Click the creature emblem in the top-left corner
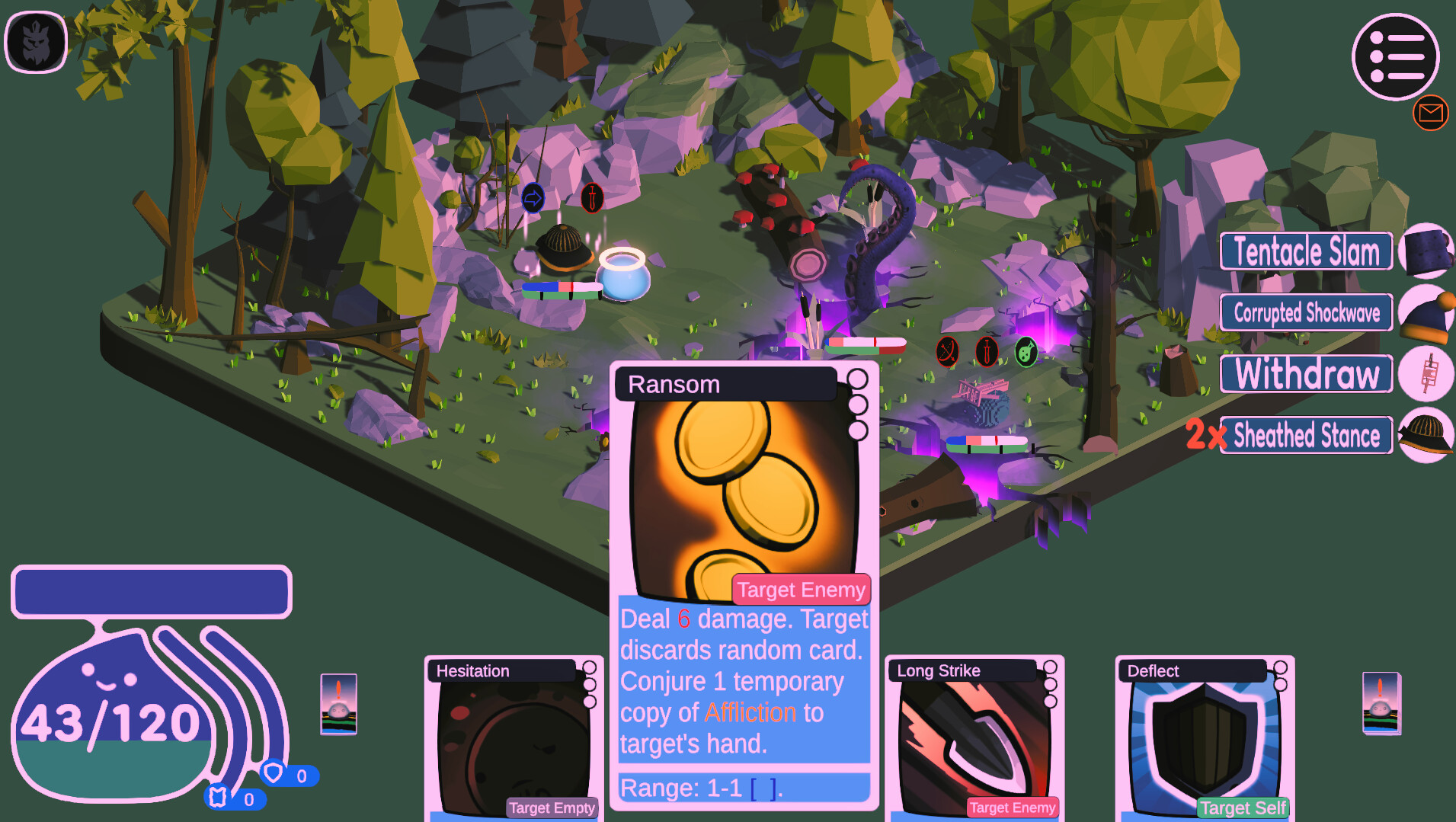The width and height of the screenshot is (1456, 822). pos(36,42)
